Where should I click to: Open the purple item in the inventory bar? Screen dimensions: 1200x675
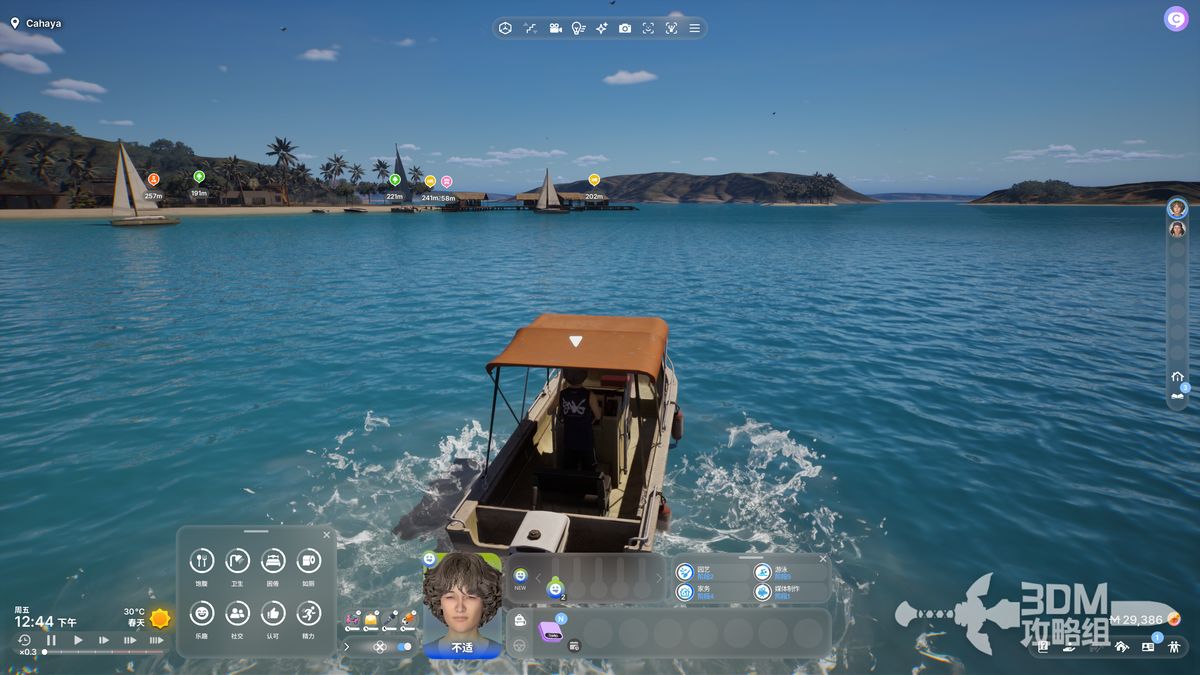coord(551,631)
